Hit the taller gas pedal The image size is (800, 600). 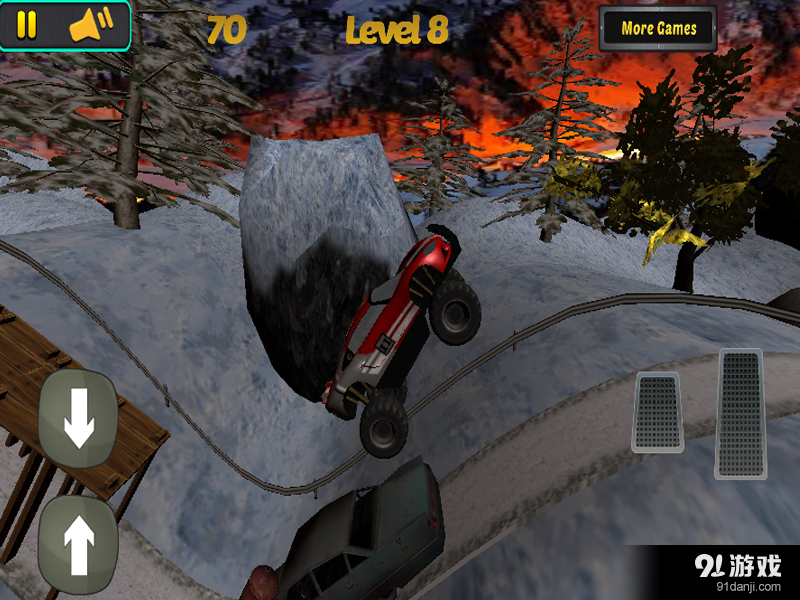740,413
